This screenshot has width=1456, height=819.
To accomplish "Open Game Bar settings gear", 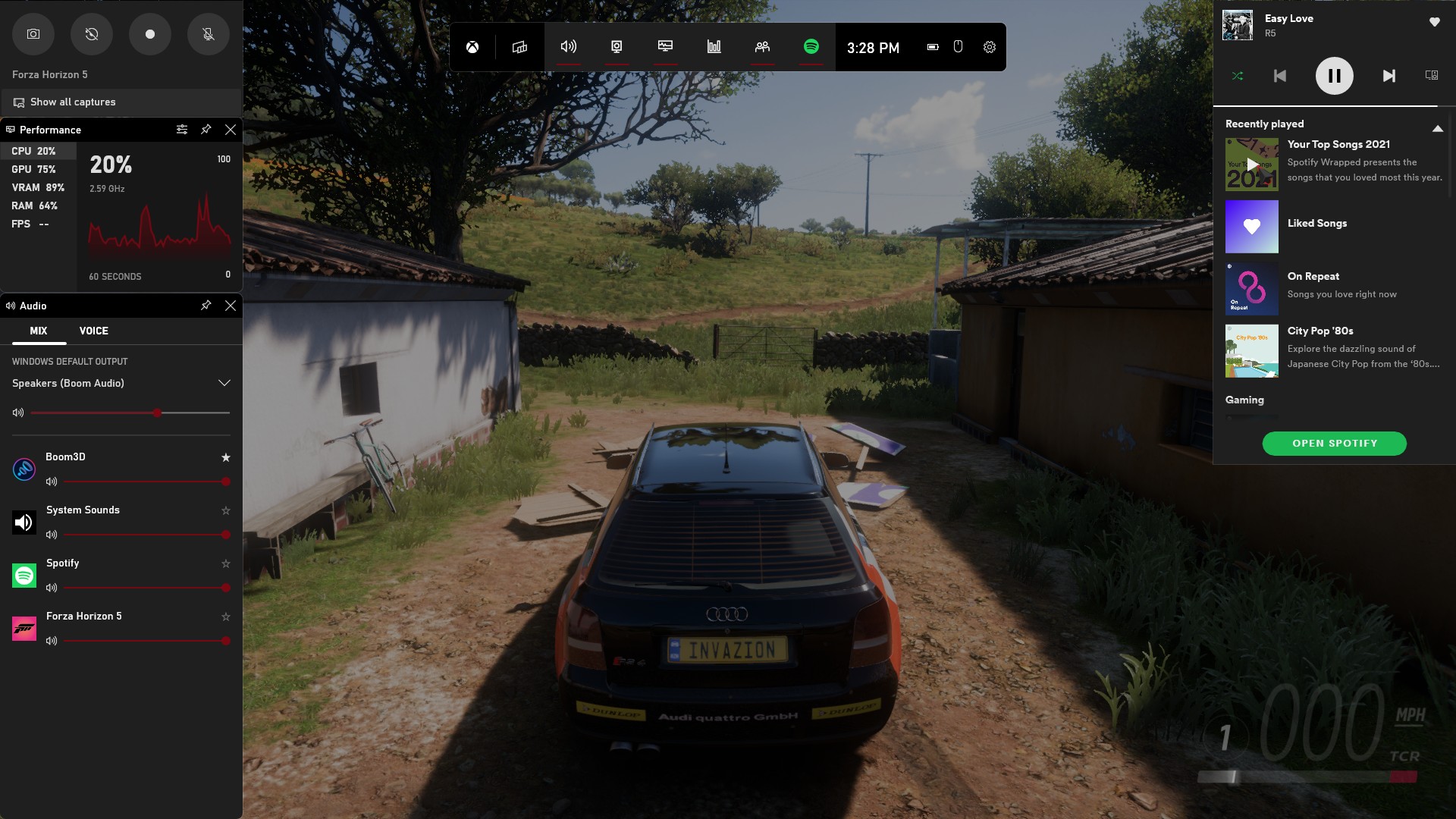I will click(990, 47).
